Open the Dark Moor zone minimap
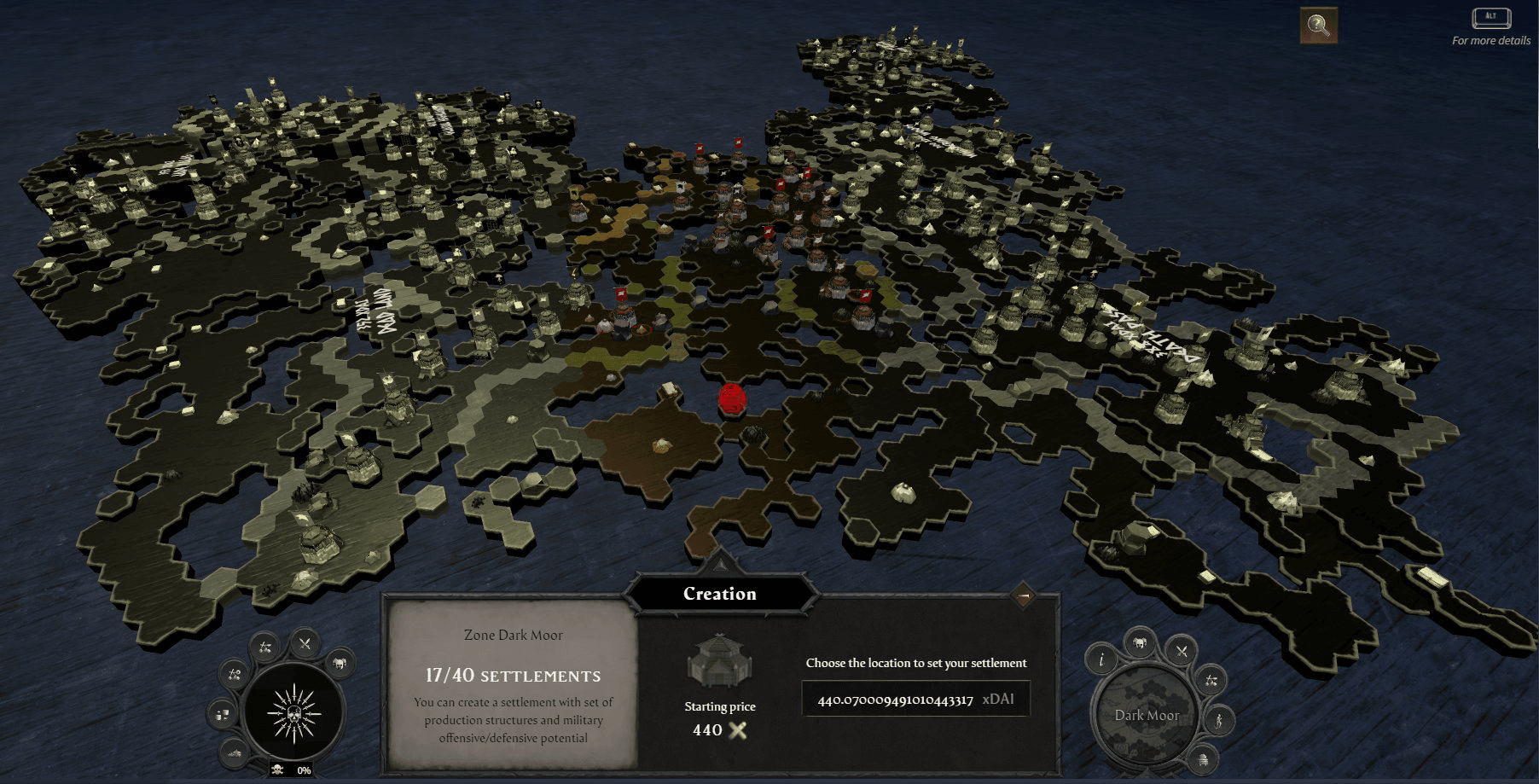 [x=1146, y=715]
